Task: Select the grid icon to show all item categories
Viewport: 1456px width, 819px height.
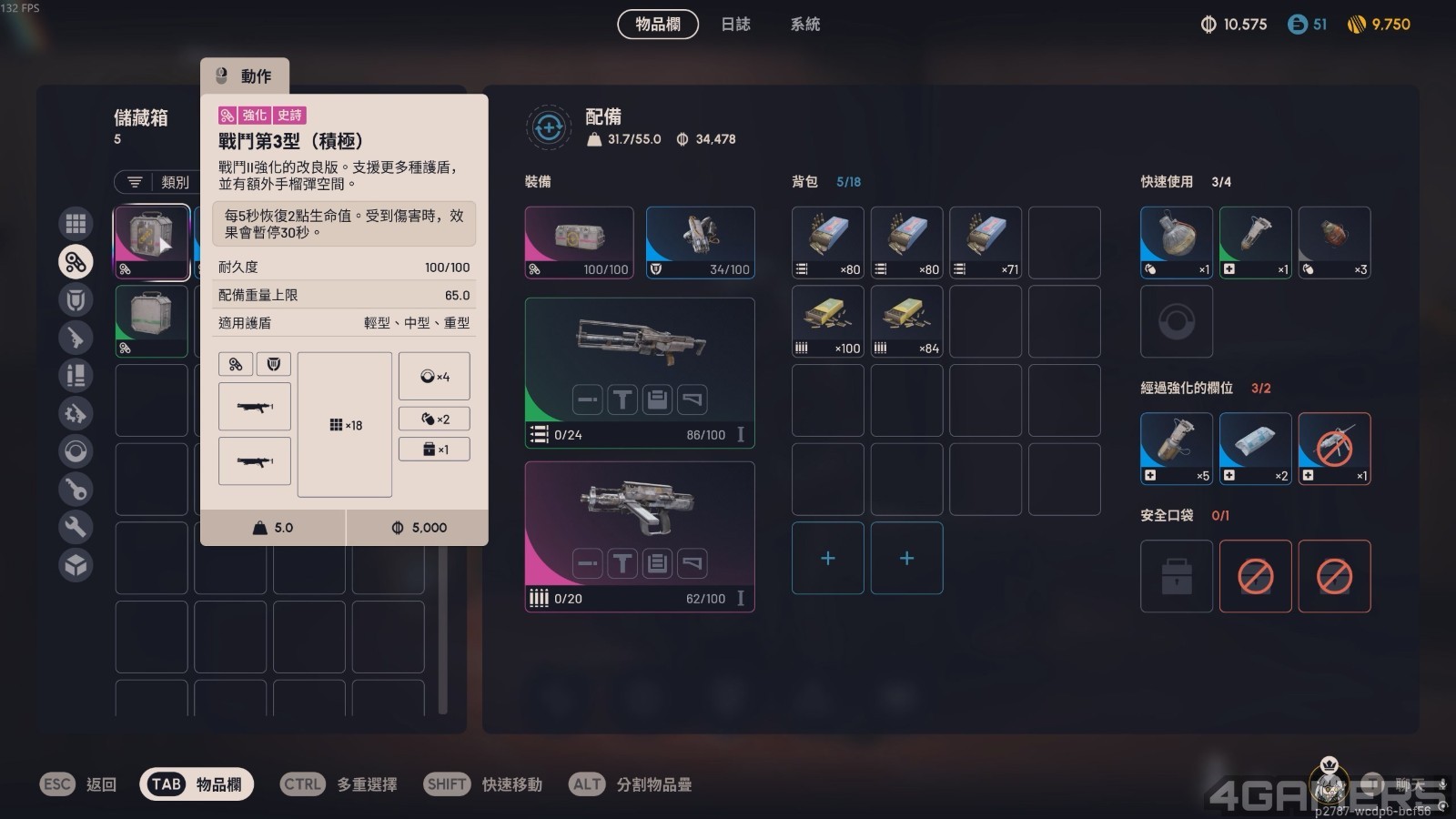Action: [x=76, y=222]
